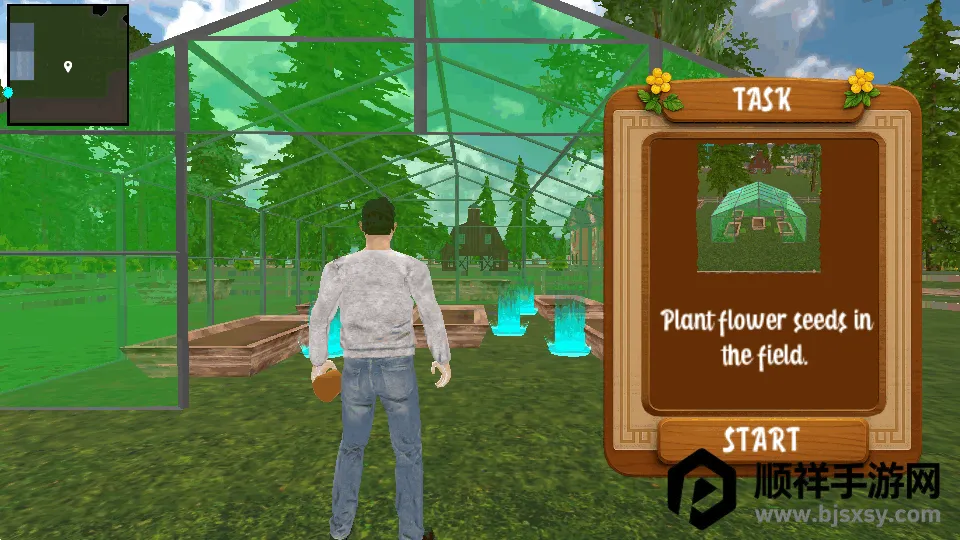Start the flower planting task
The width and height of the screenshot is (960, 540).
(x=761, y=440)
